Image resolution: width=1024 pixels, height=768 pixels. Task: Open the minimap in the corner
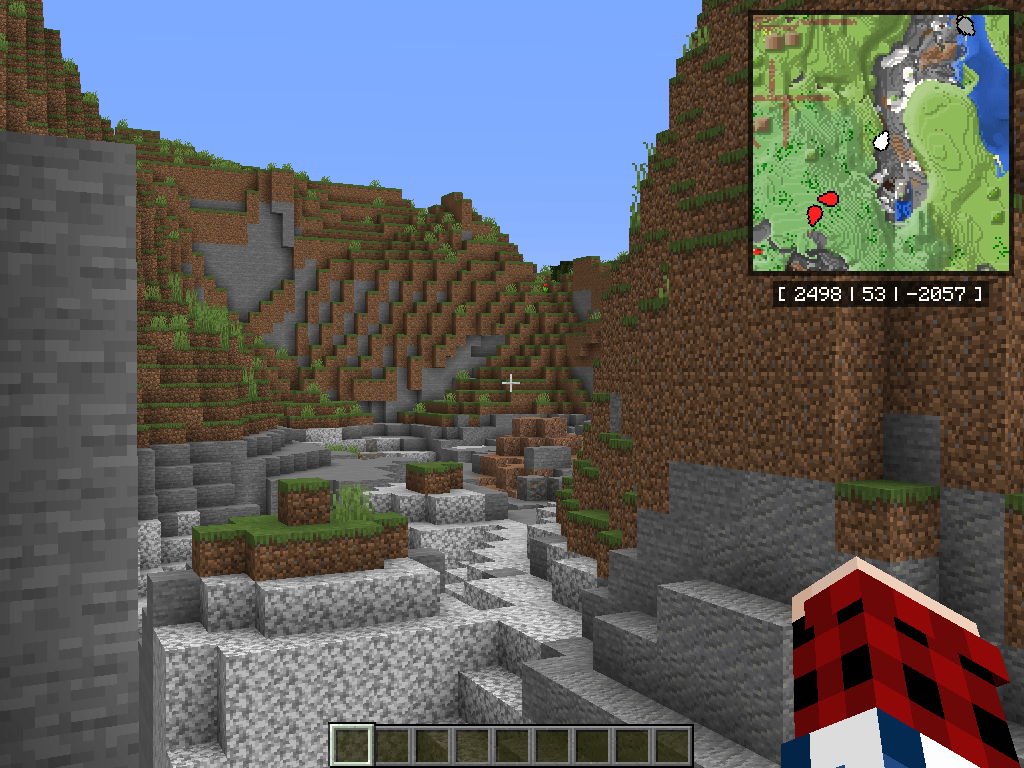pos(881,142)
